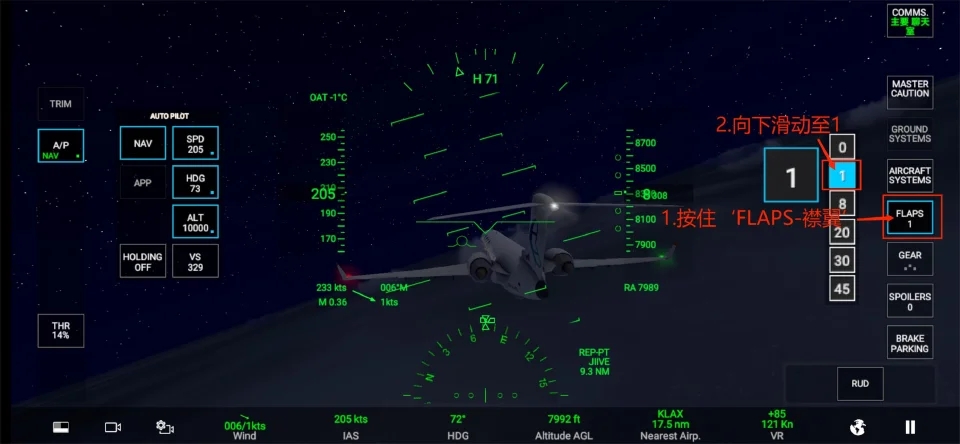Activate autopilot NAV mode
The height and width of the screenshot is (444, 960).
(x=143, y=143)
